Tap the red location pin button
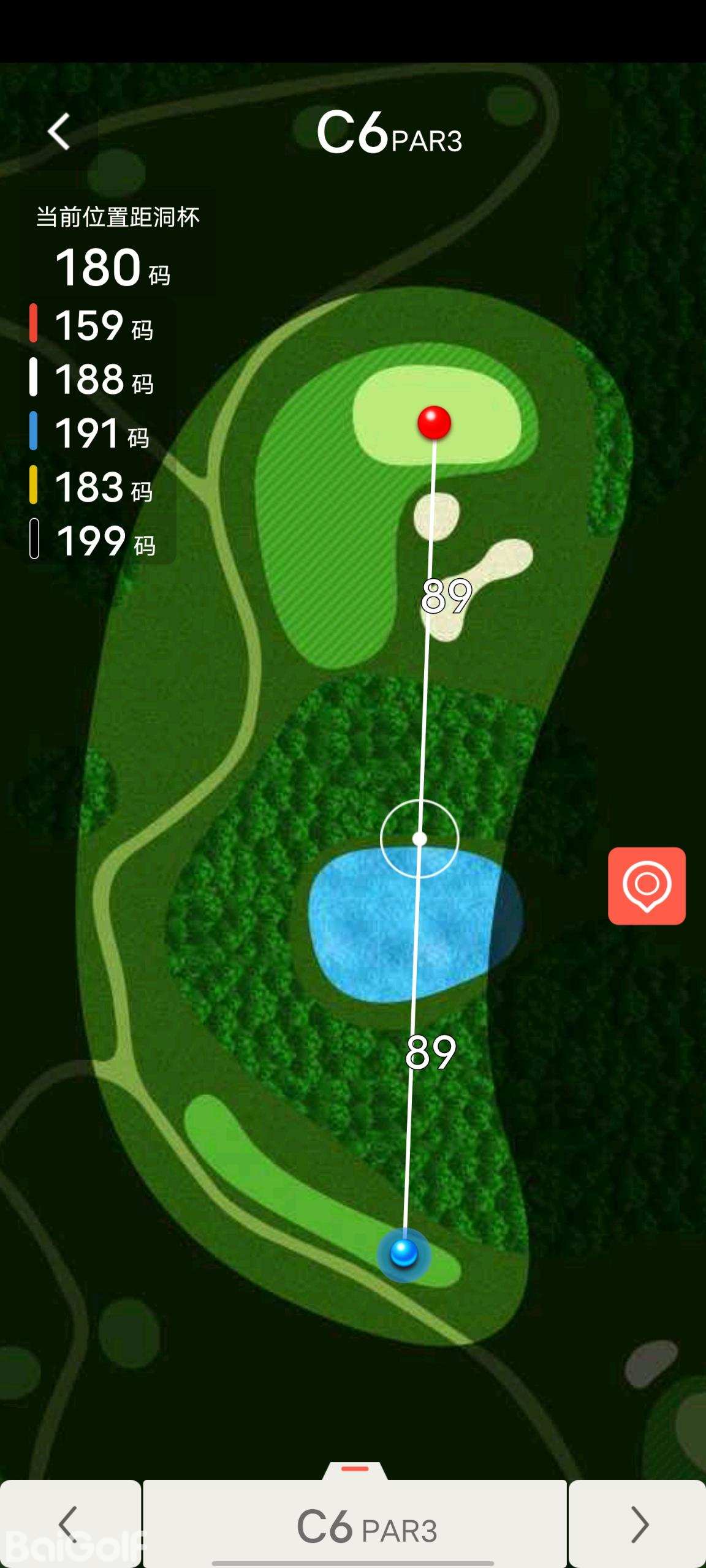 pyautogui.click(x=647, y=886)
